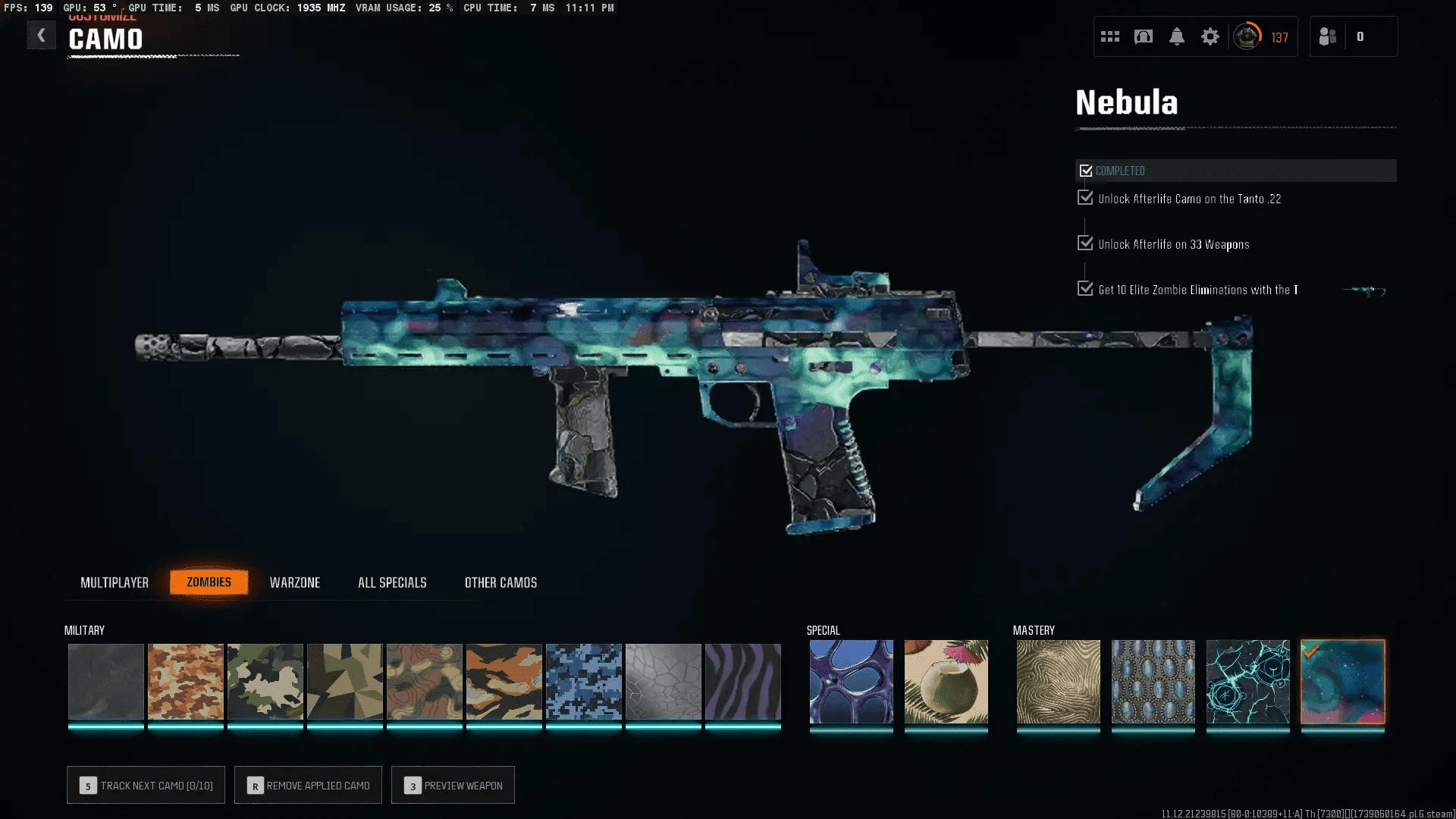View notifications via the bell icon
Viewport: 1456px width, 819px height.
[1176, 36]
